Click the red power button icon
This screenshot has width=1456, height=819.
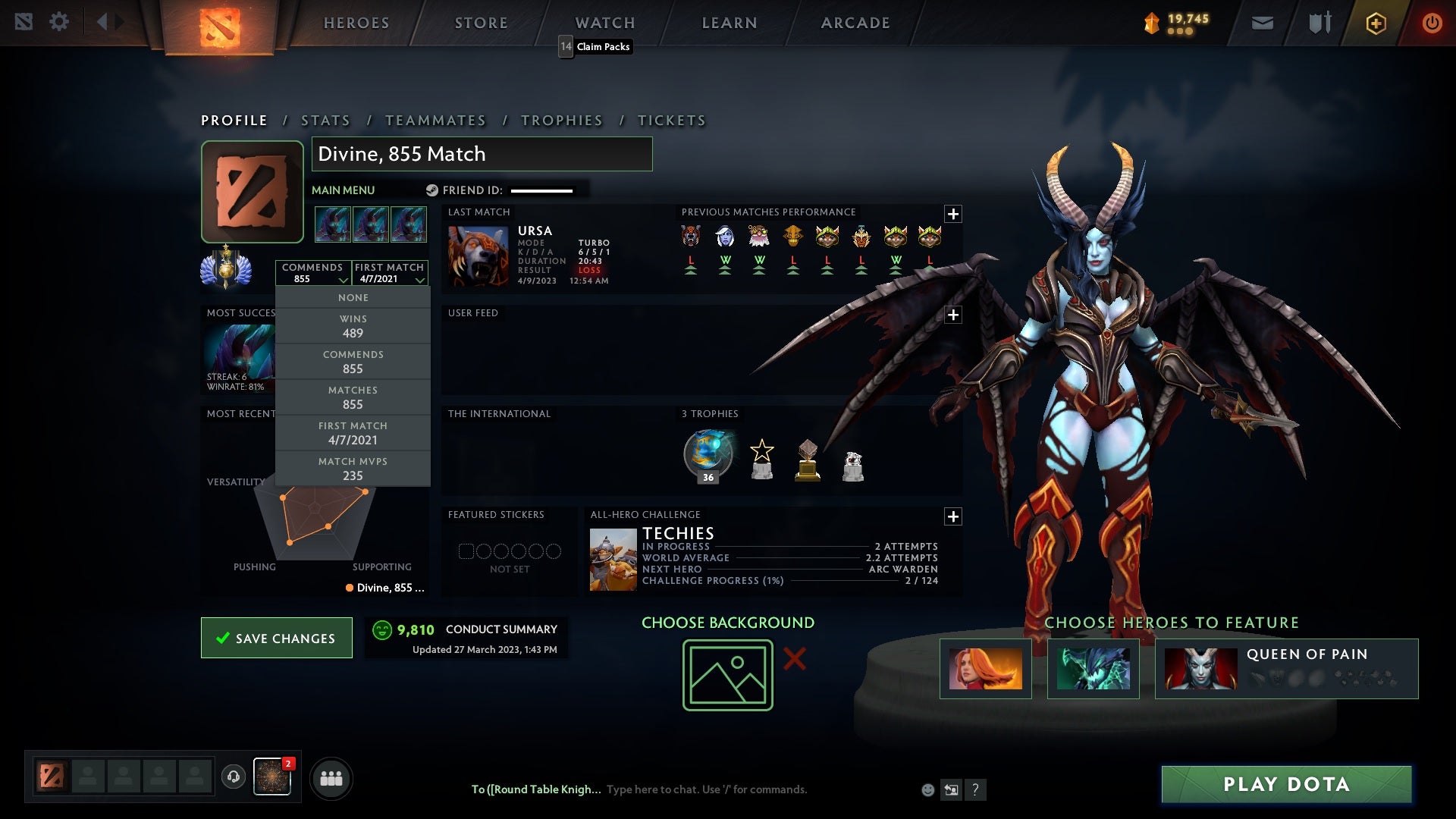(x=1432, y=23)
